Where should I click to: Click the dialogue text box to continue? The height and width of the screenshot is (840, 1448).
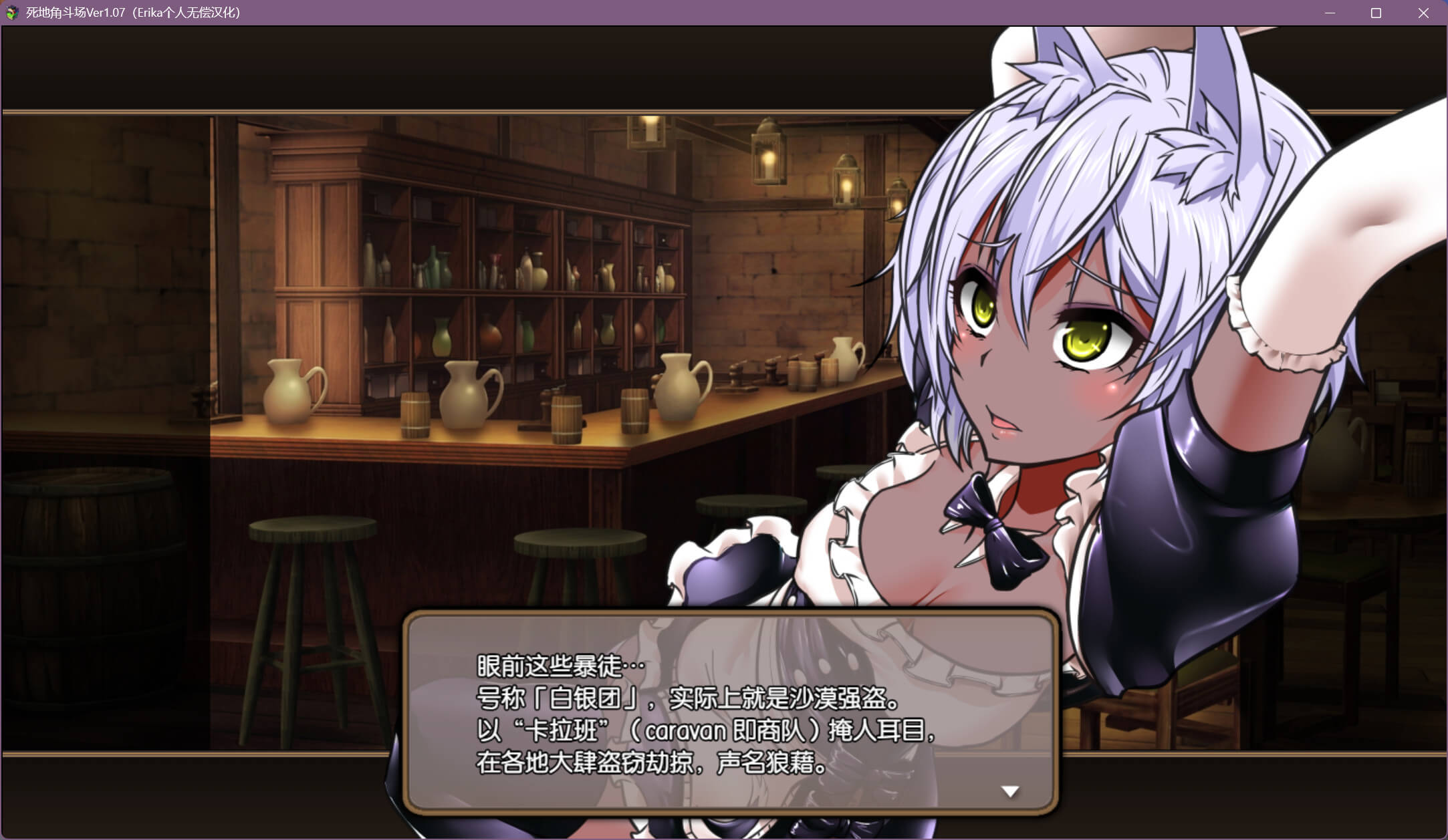point(730,712)
